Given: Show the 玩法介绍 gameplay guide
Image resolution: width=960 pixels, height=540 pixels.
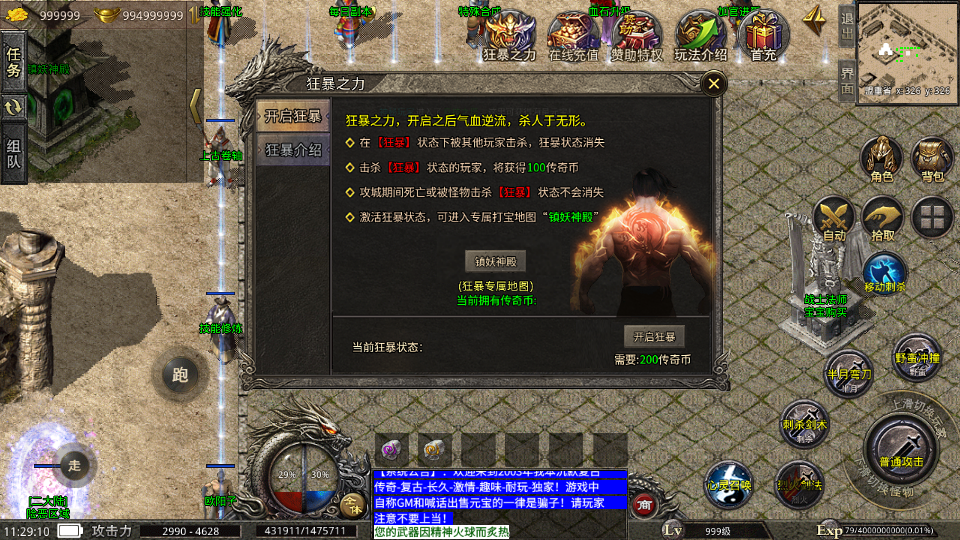Looking at the screenshot, I should [x=700, y=37].
